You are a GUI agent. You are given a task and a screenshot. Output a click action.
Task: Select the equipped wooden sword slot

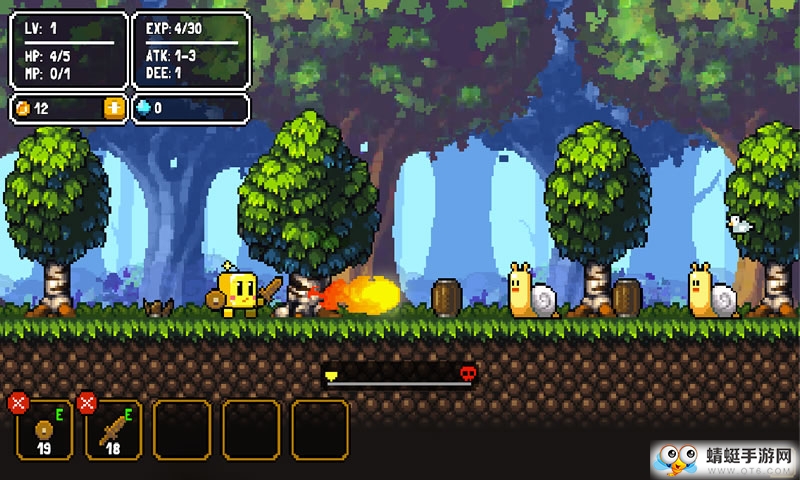click(114, 430)
